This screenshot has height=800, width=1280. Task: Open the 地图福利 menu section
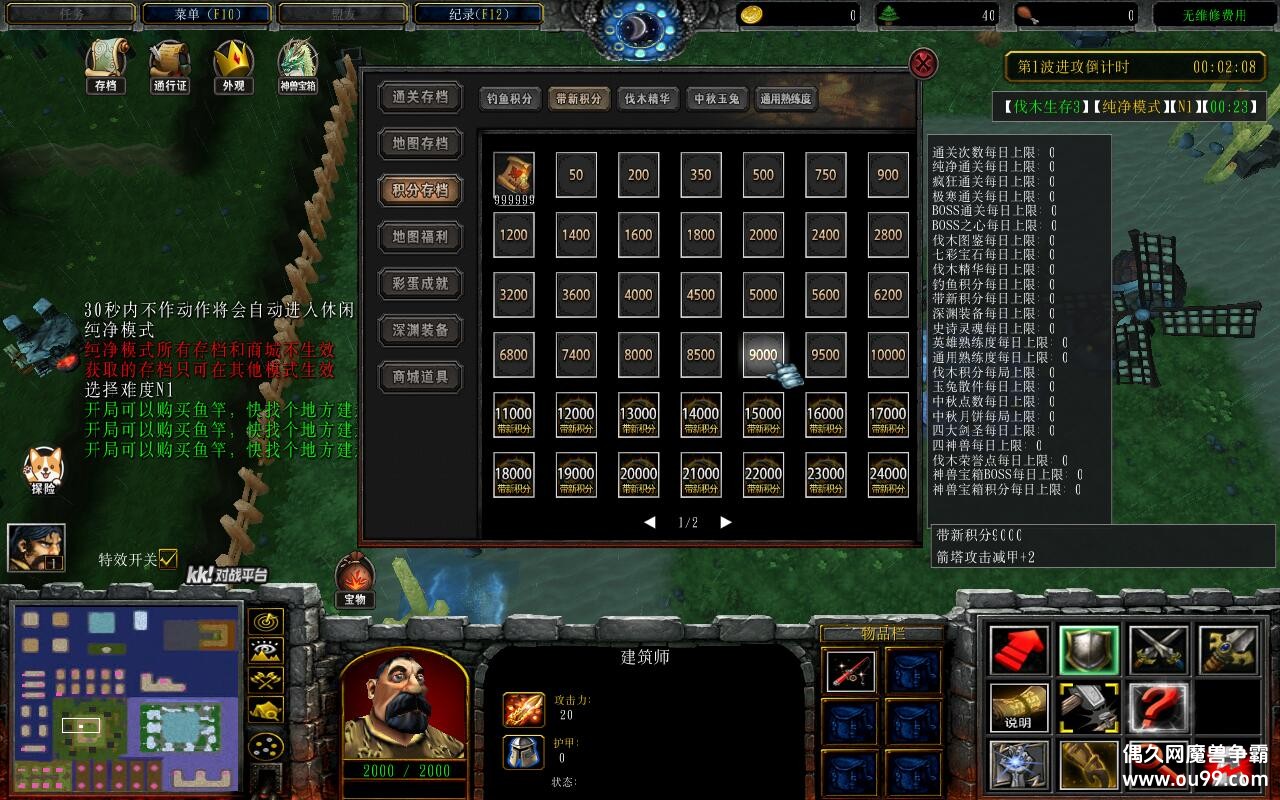pos(420,237)
